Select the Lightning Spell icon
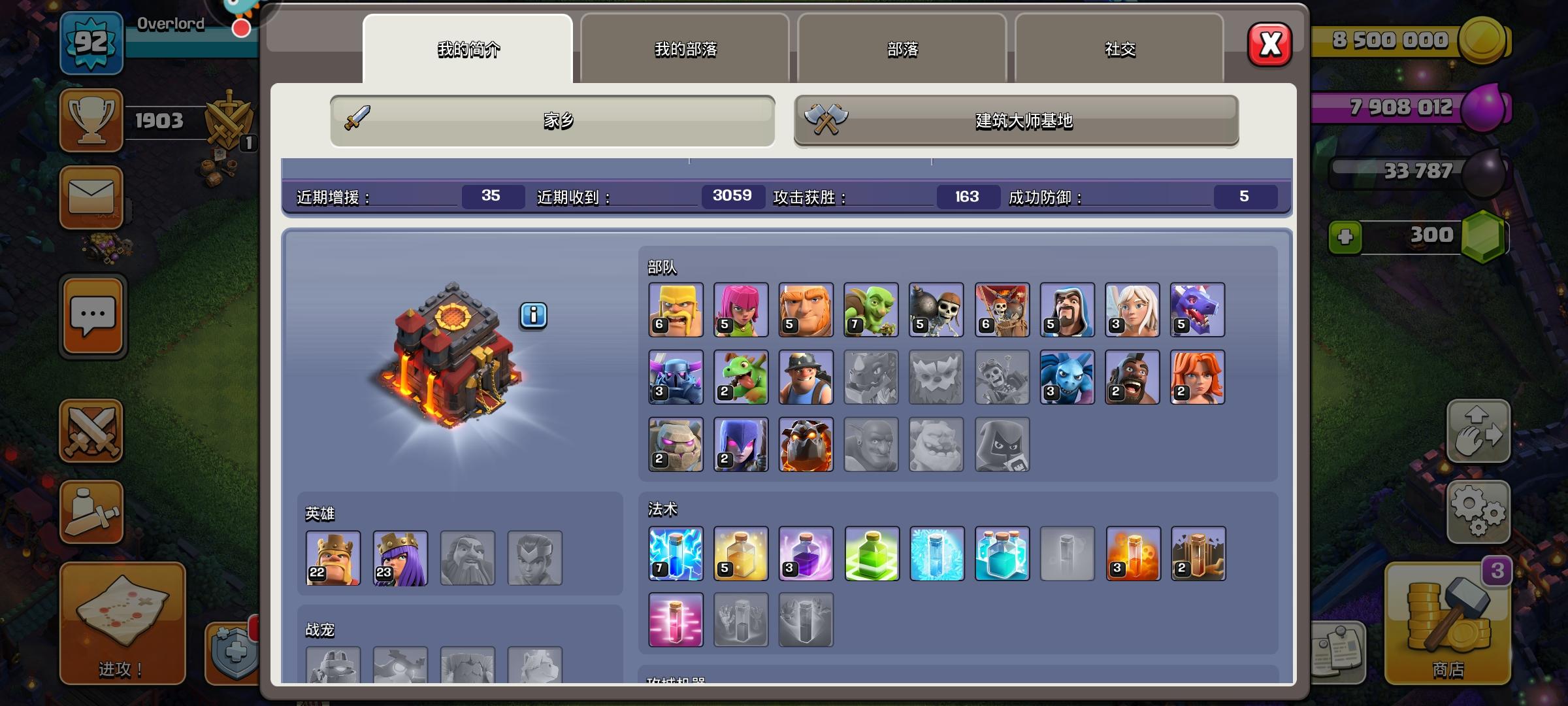The image size is (1568, 706). point(676,554)
